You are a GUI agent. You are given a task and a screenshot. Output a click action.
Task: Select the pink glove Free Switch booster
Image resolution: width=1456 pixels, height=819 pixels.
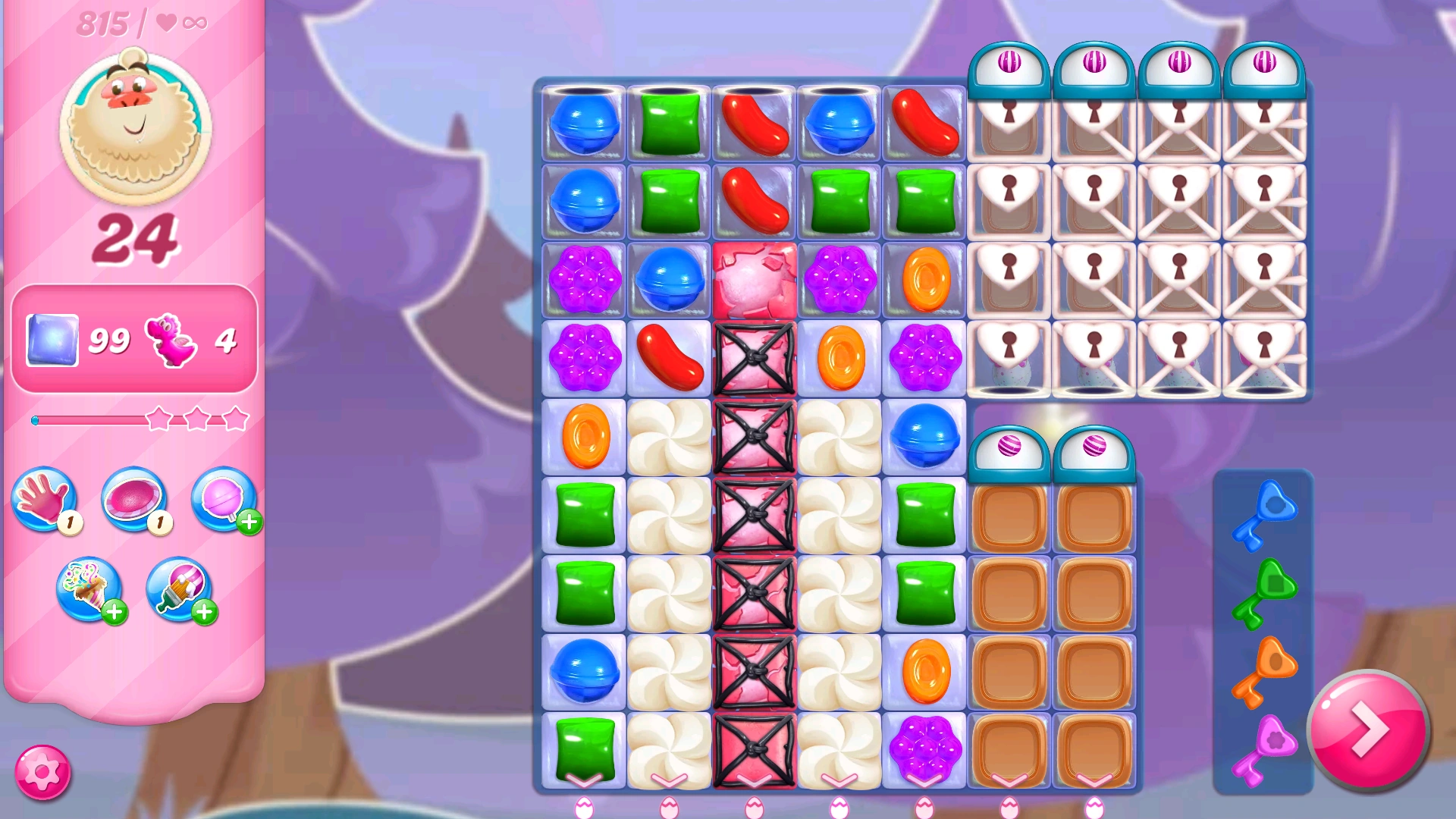(x=43, y=500)
